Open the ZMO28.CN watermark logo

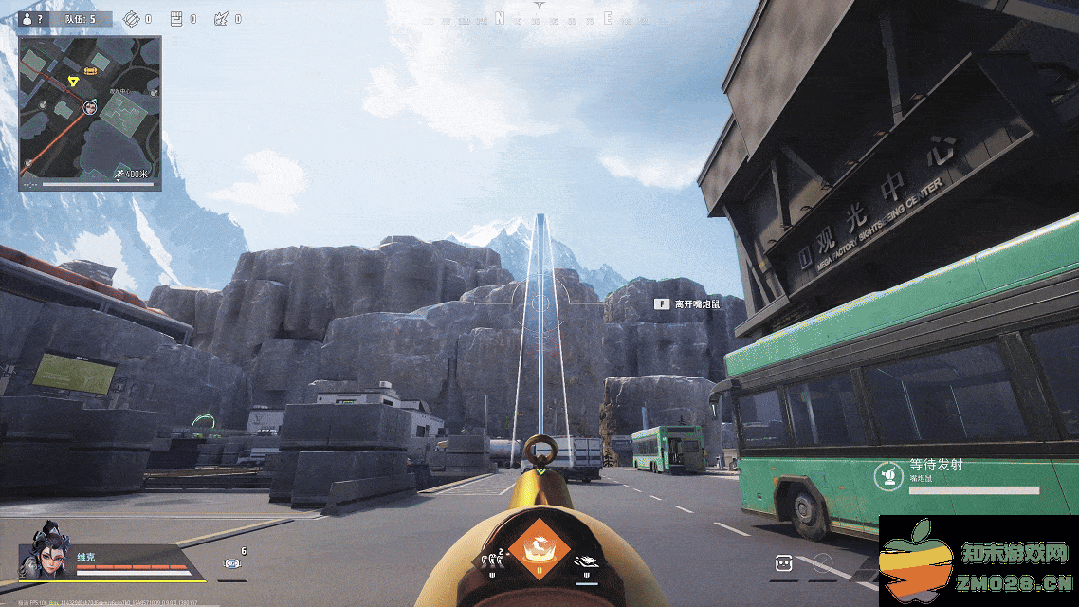pos(977,562)
